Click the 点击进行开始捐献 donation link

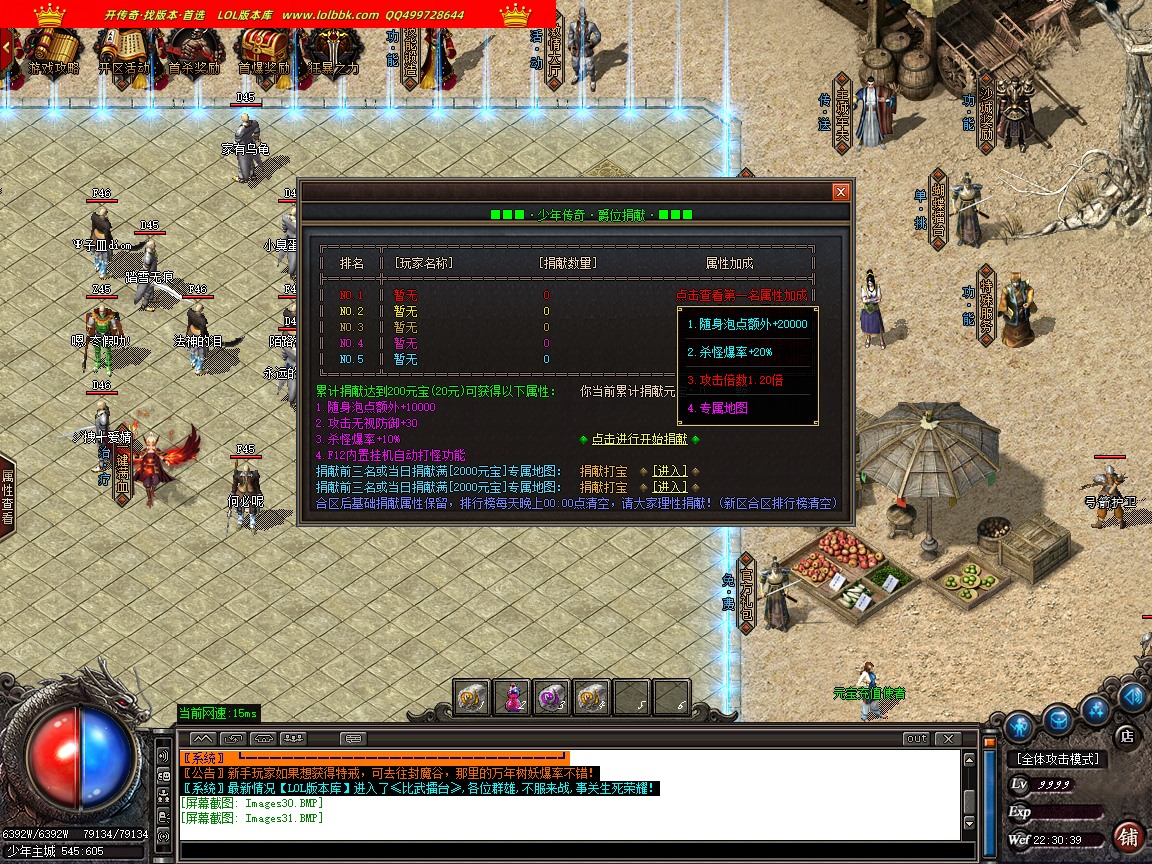click(639, 439)
